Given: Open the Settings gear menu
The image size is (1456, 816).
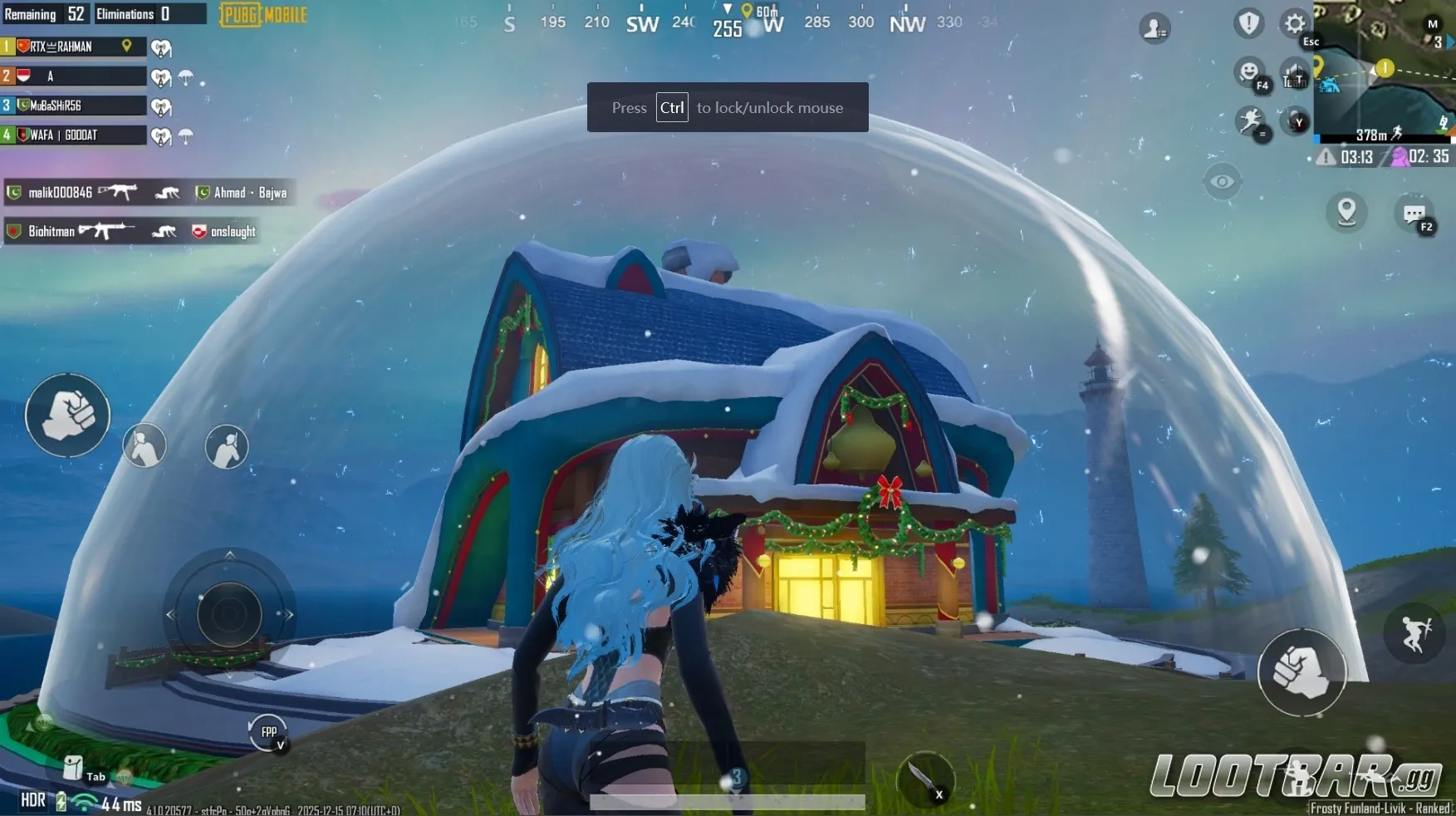Looking at the screenshot, I should (1293, 24).
